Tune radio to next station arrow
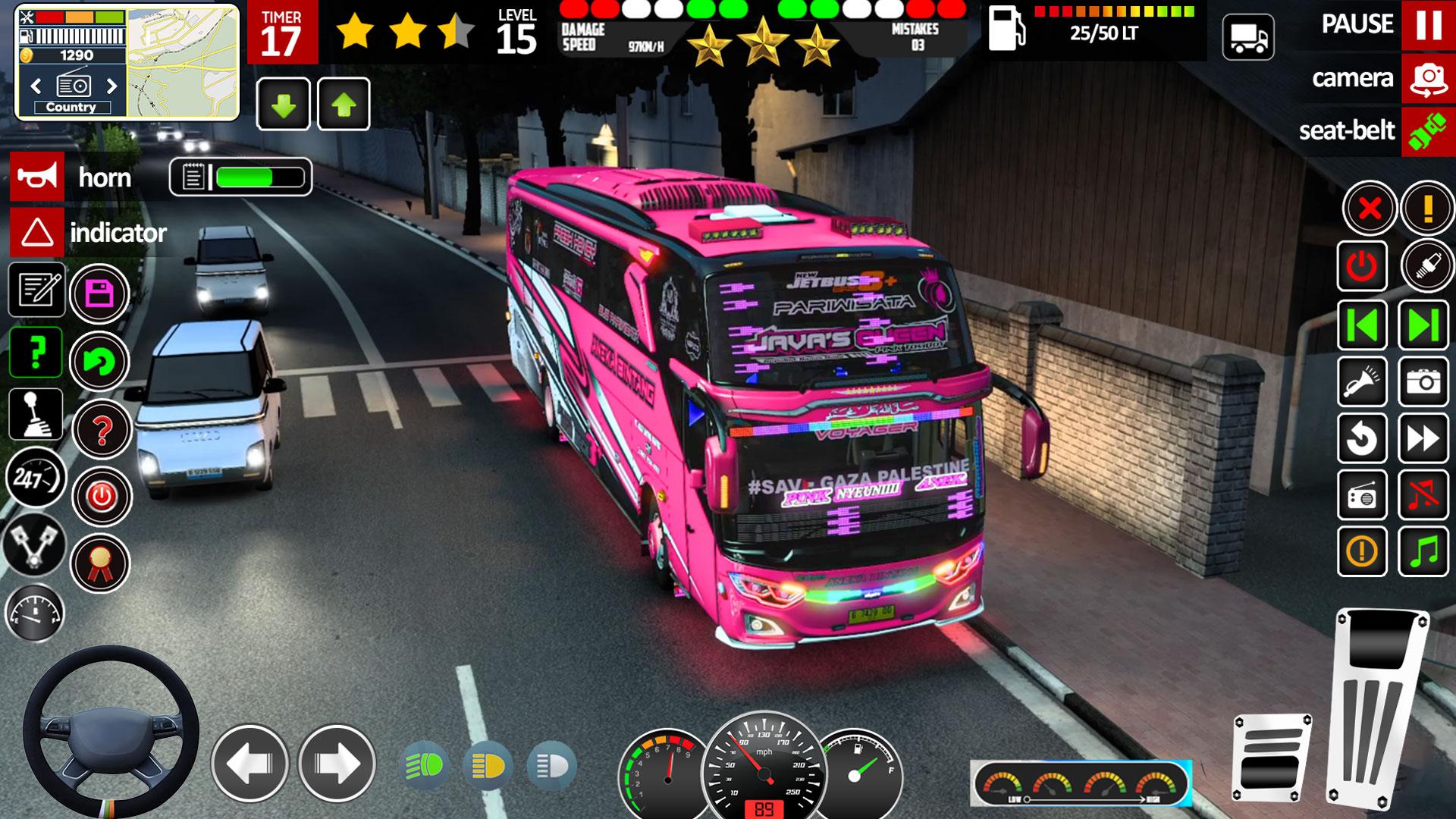This screenshot has height=819, width=1456. pos(112,86)
